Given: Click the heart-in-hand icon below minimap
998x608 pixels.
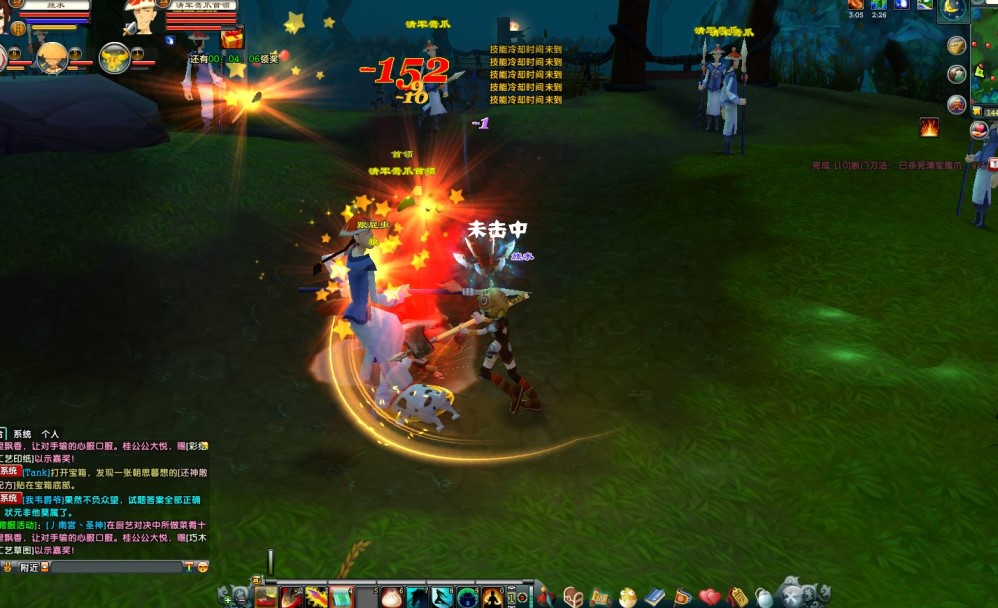Looking at the screenshot, I should coord(979,129).
